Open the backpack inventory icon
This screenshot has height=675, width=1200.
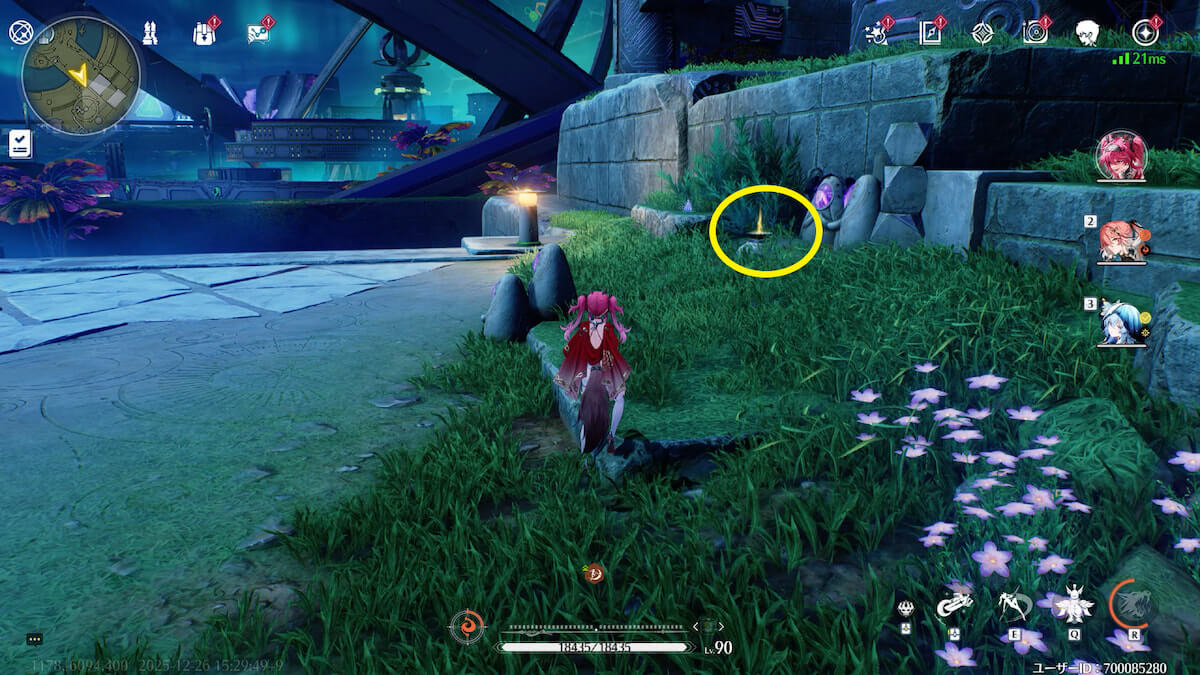point(204,33)
